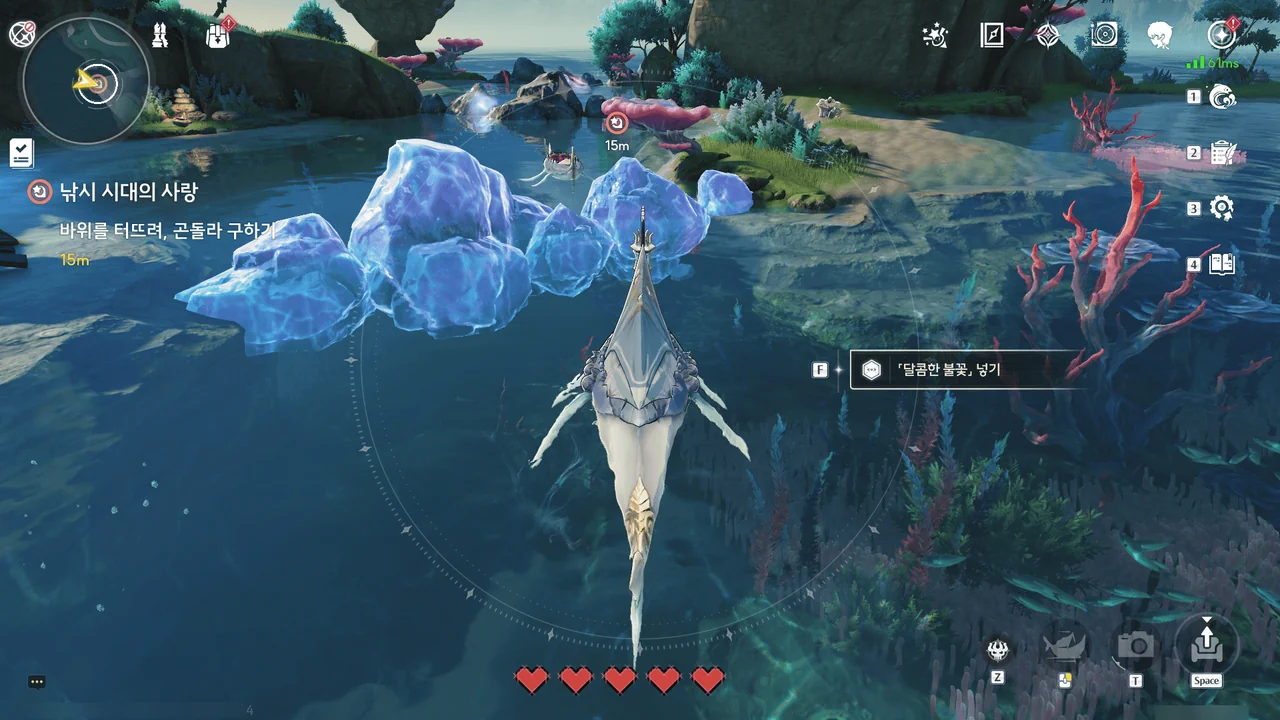Select the gear shortcut icon
Viewport: 1280px width, 720px height.
(x=1222, y=208)
